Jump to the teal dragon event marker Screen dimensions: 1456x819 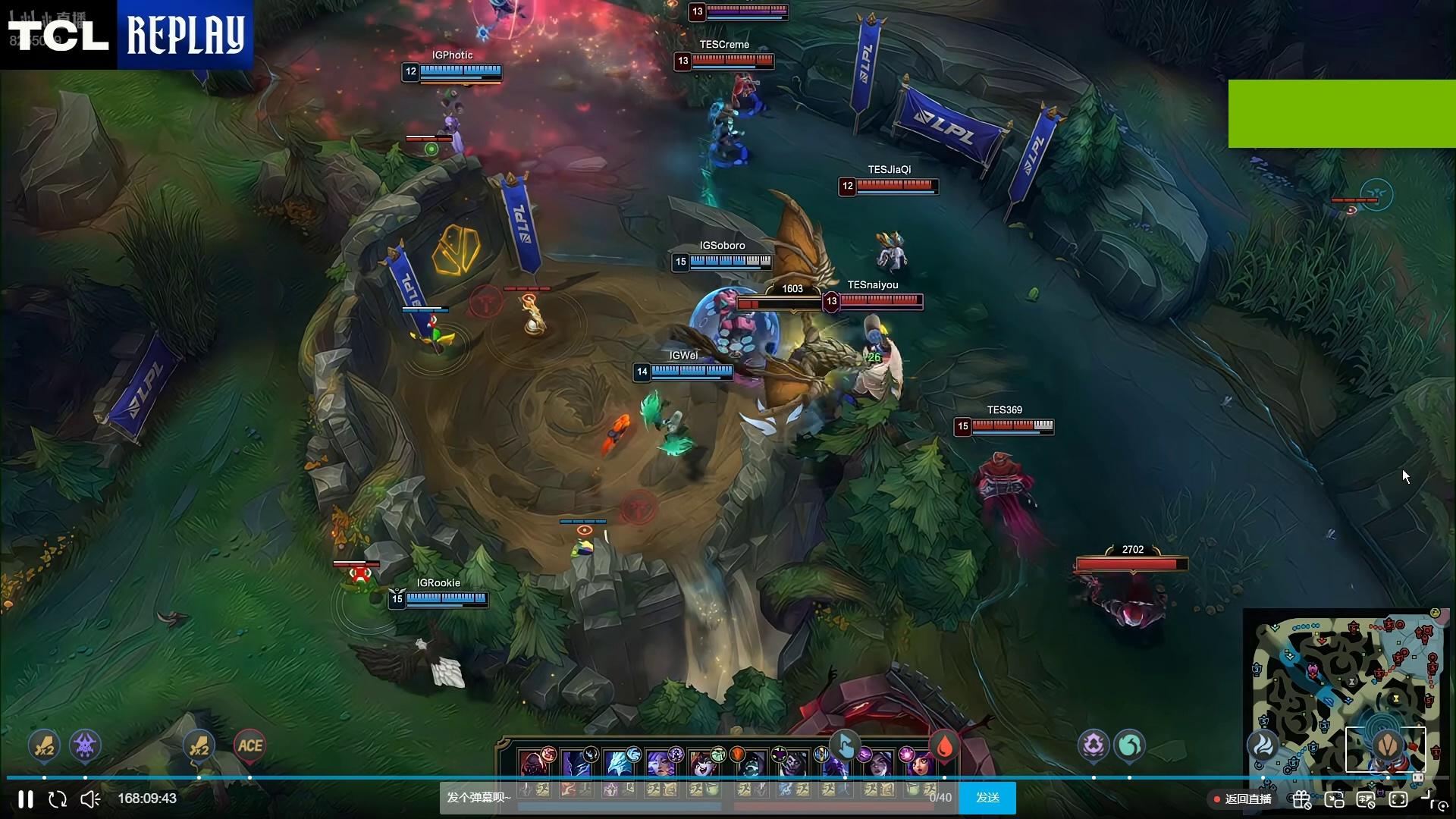click(1129, 745)
